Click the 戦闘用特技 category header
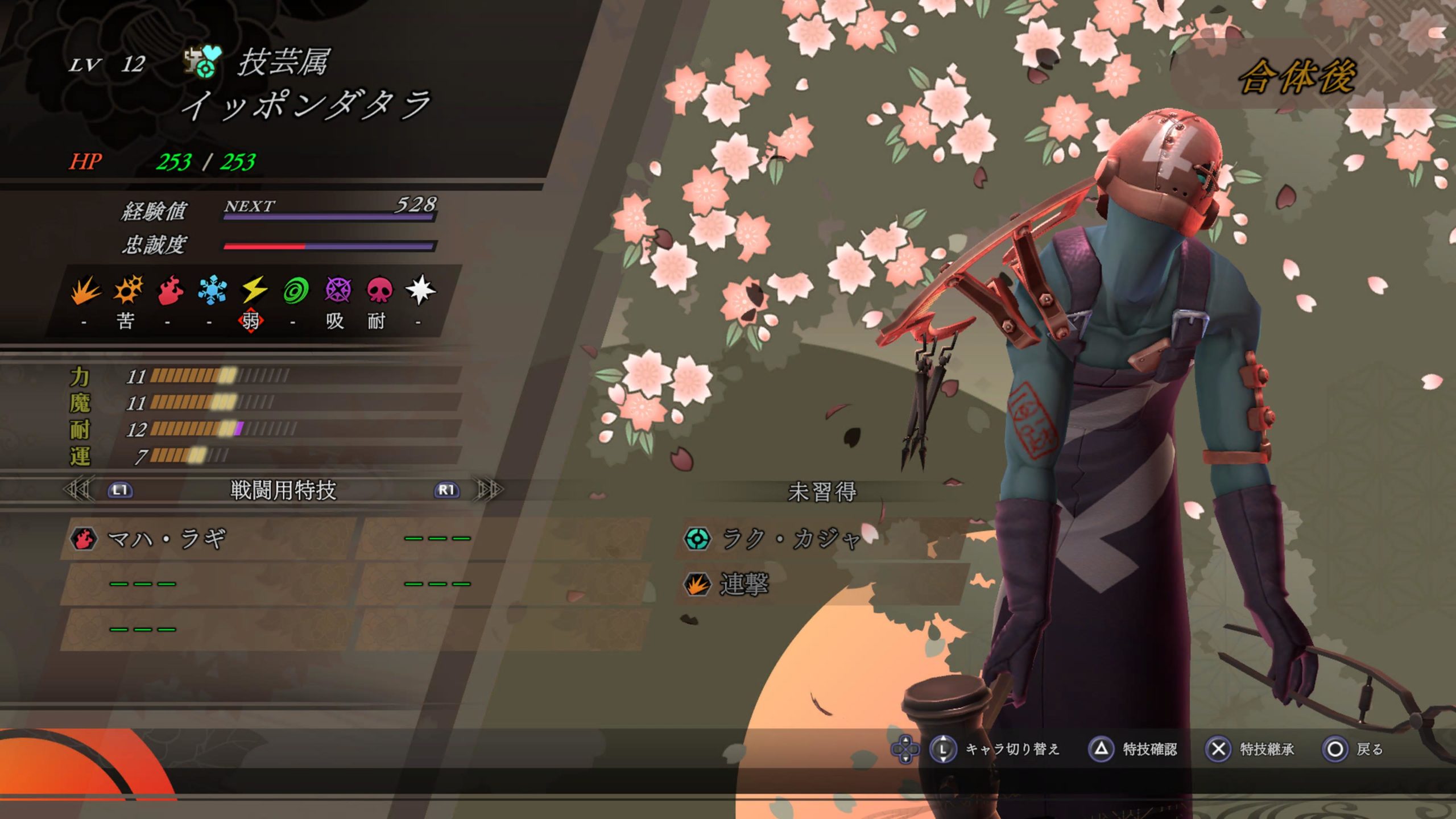This screenshot has height=819, width=1456. (x=283, y=490)
